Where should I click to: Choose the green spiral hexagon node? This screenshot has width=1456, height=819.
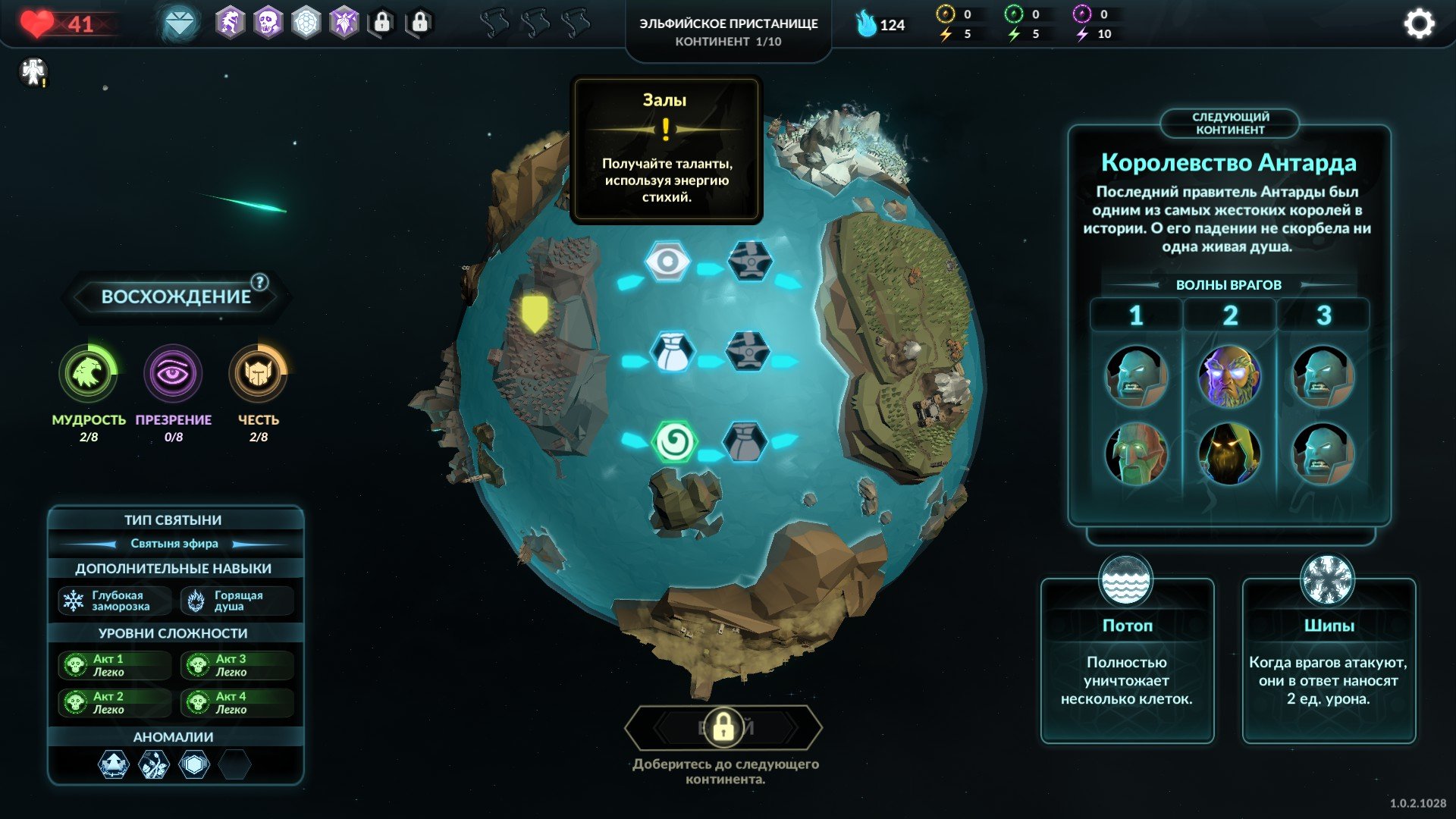tap(672, 442)
